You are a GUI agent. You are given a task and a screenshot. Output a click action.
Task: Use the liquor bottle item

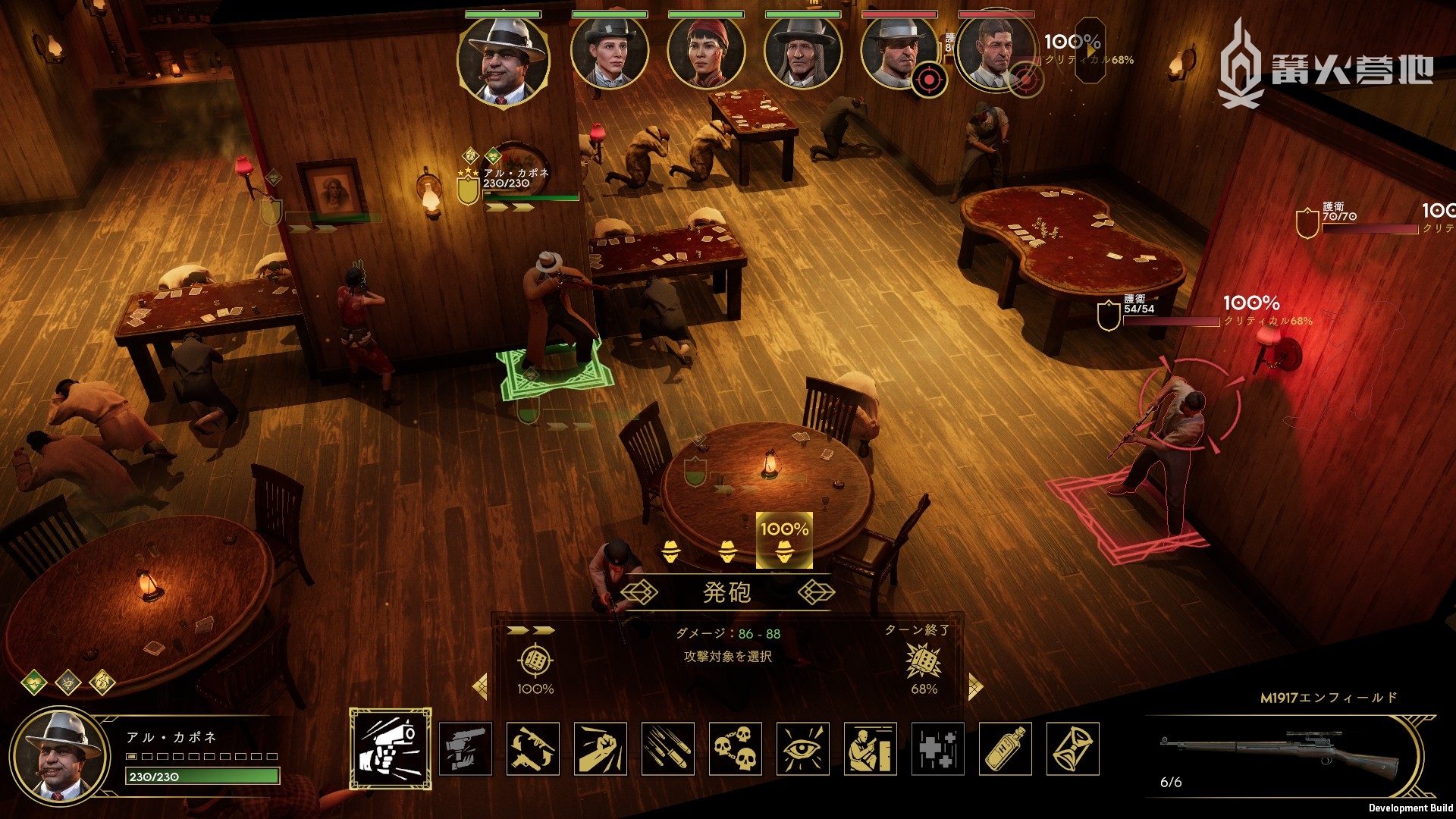(1006, 748)
